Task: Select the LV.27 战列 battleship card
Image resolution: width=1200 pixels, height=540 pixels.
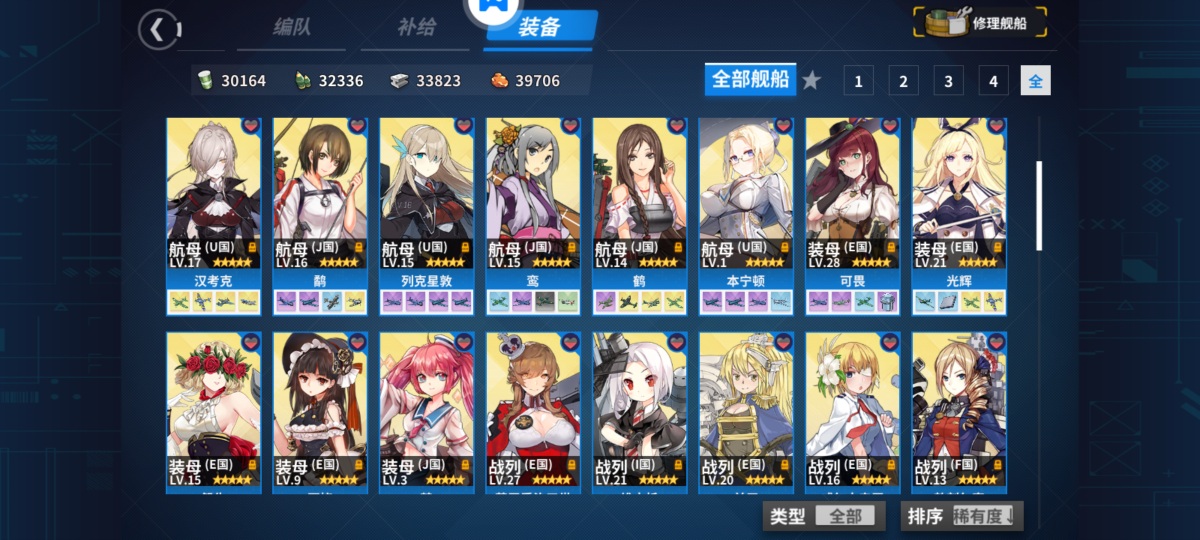Action: (533, 410)
